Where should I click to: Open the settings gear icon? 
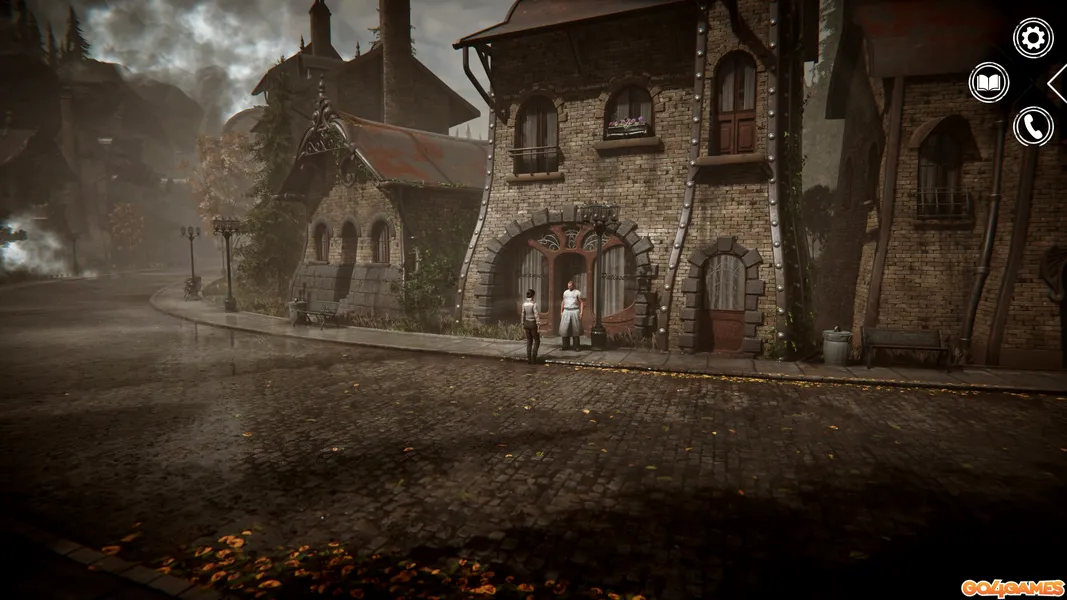[1033, 38]
